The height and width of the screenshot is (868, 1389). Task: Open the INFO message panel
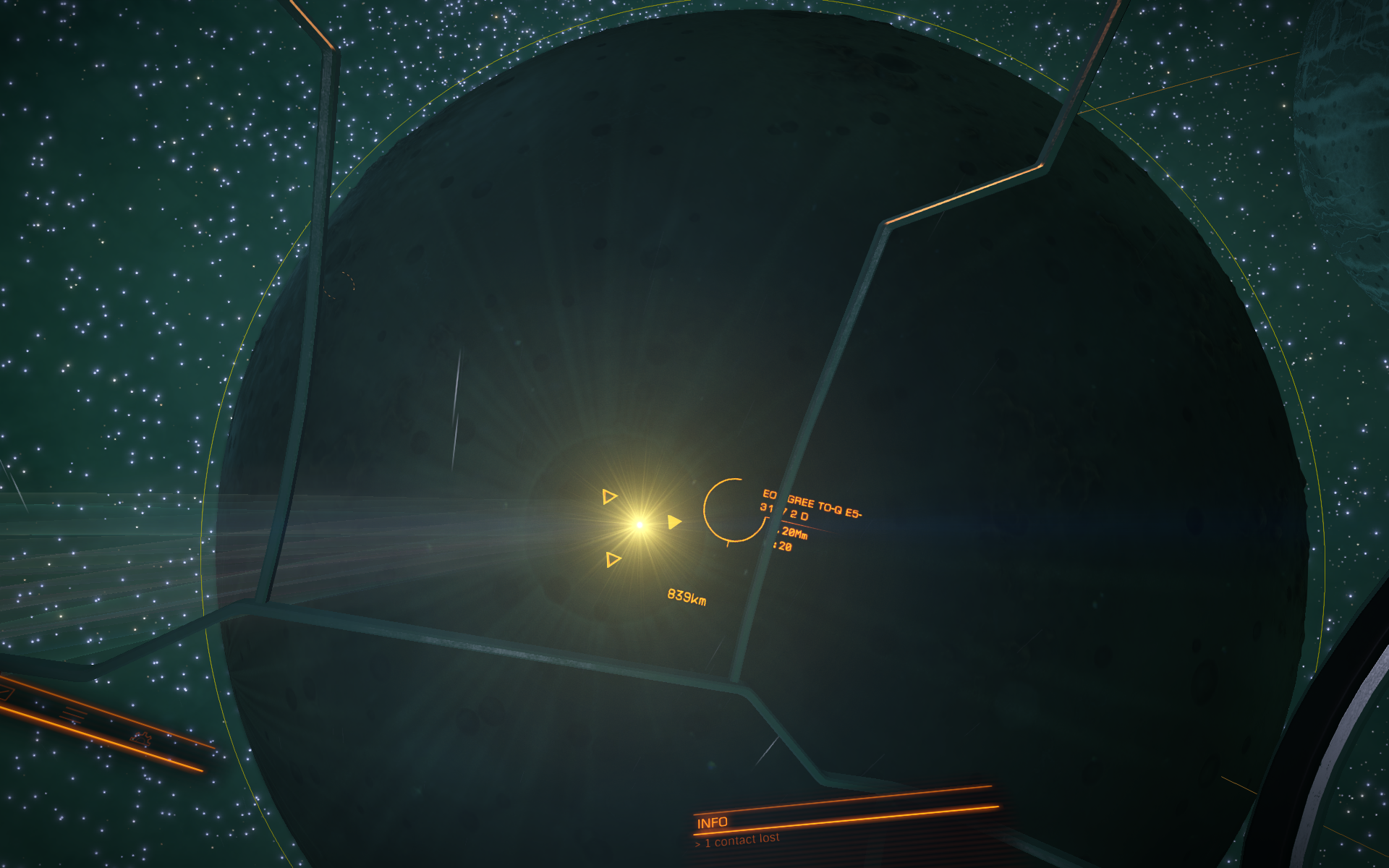click(713, 822)
